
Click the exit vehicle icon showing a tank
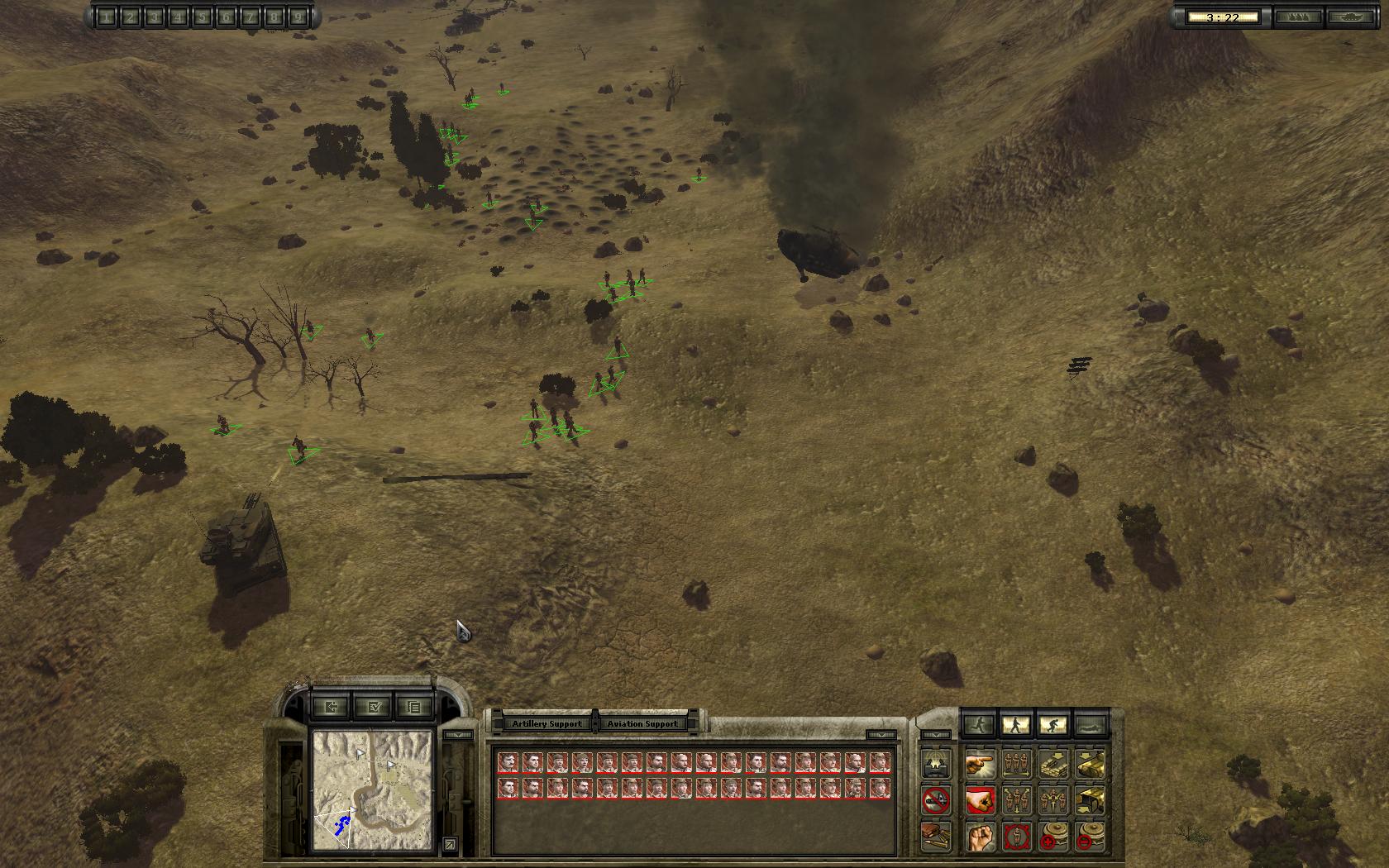1091,763
